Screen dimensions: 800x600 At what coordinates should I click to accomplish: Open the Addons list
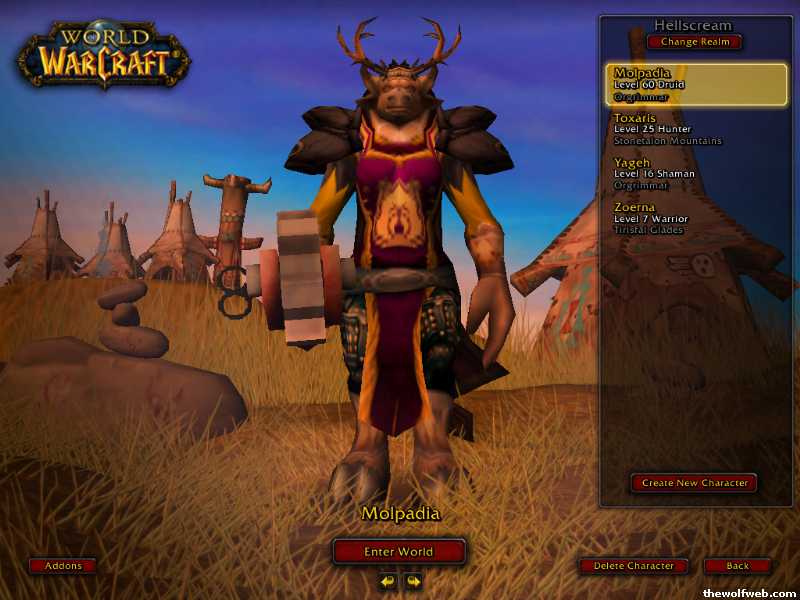pos(63,566)
